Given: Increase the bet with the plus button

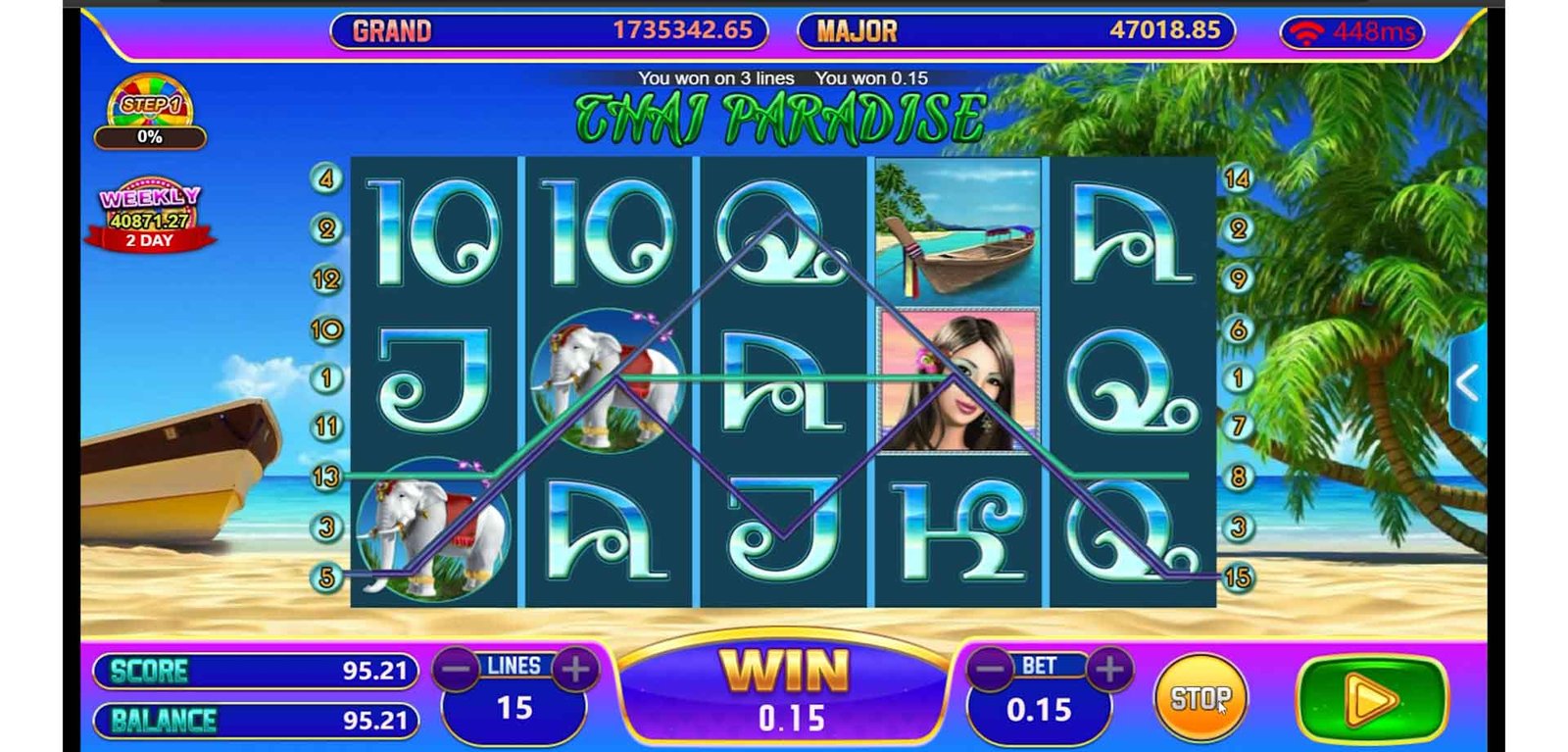Looking at the screenshot, I should pos(1109,670).
